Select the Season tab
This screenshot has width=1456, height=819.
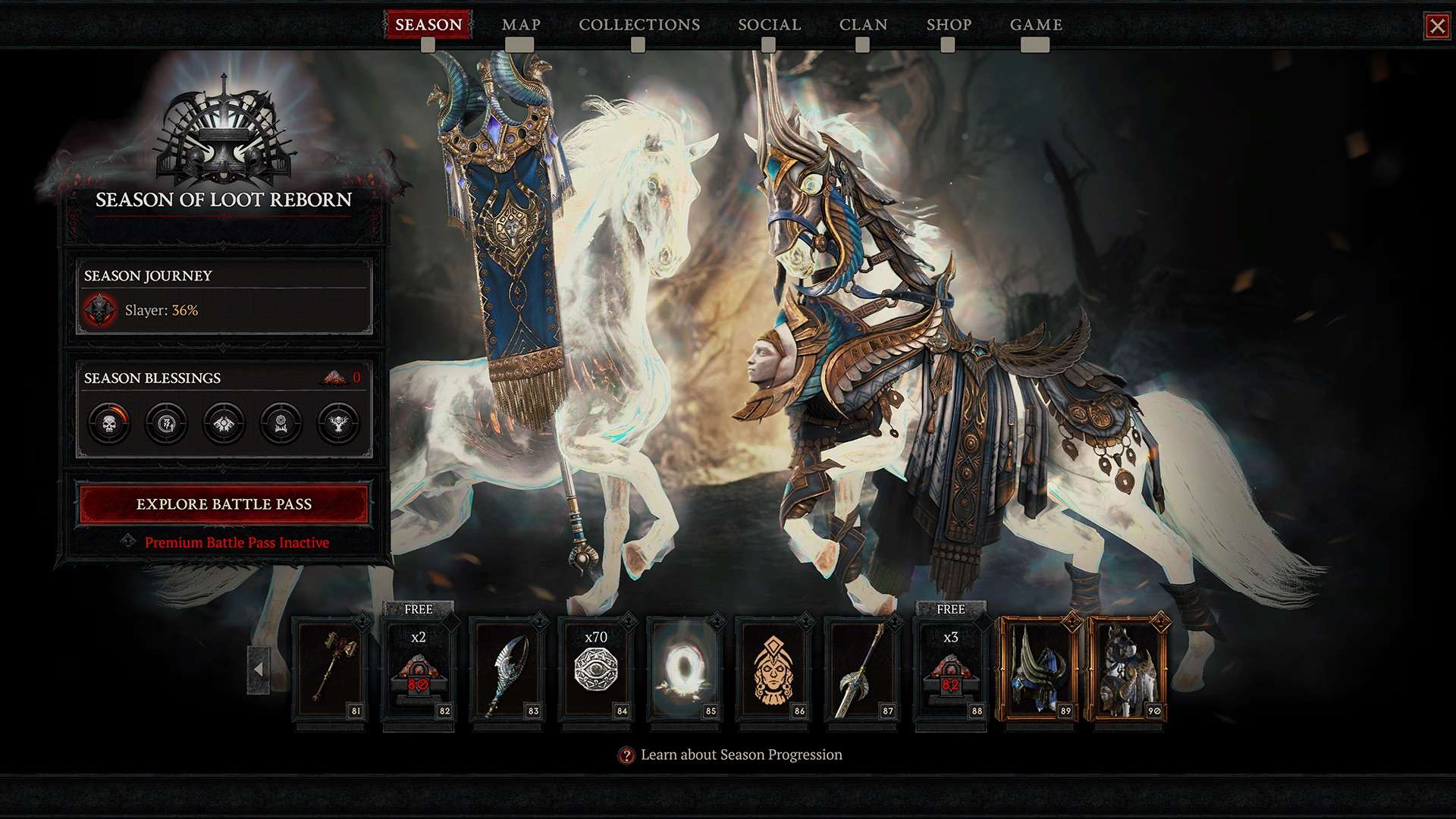pos(427,24)
